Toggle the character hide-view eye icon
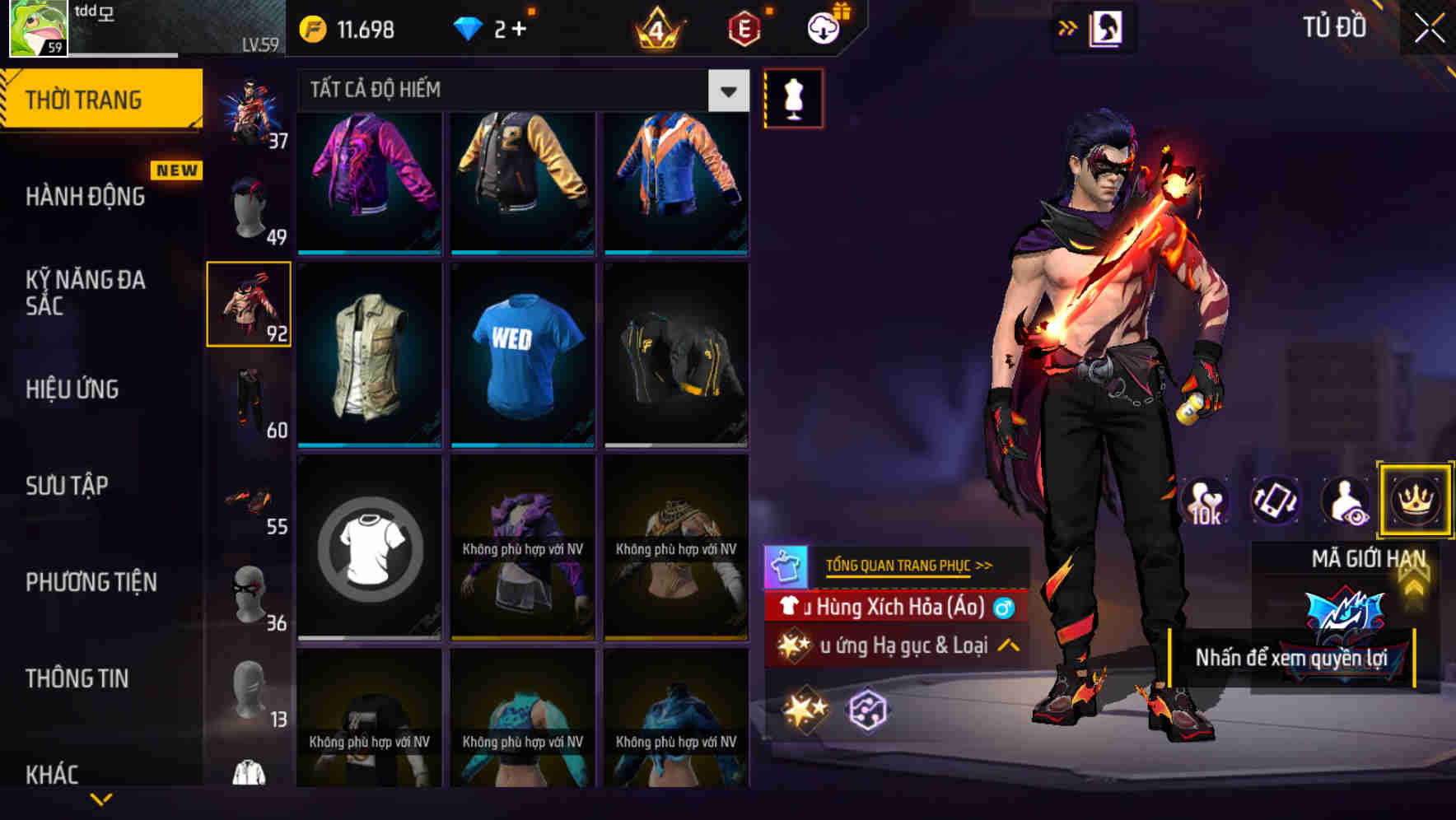 coord(1344,501)
